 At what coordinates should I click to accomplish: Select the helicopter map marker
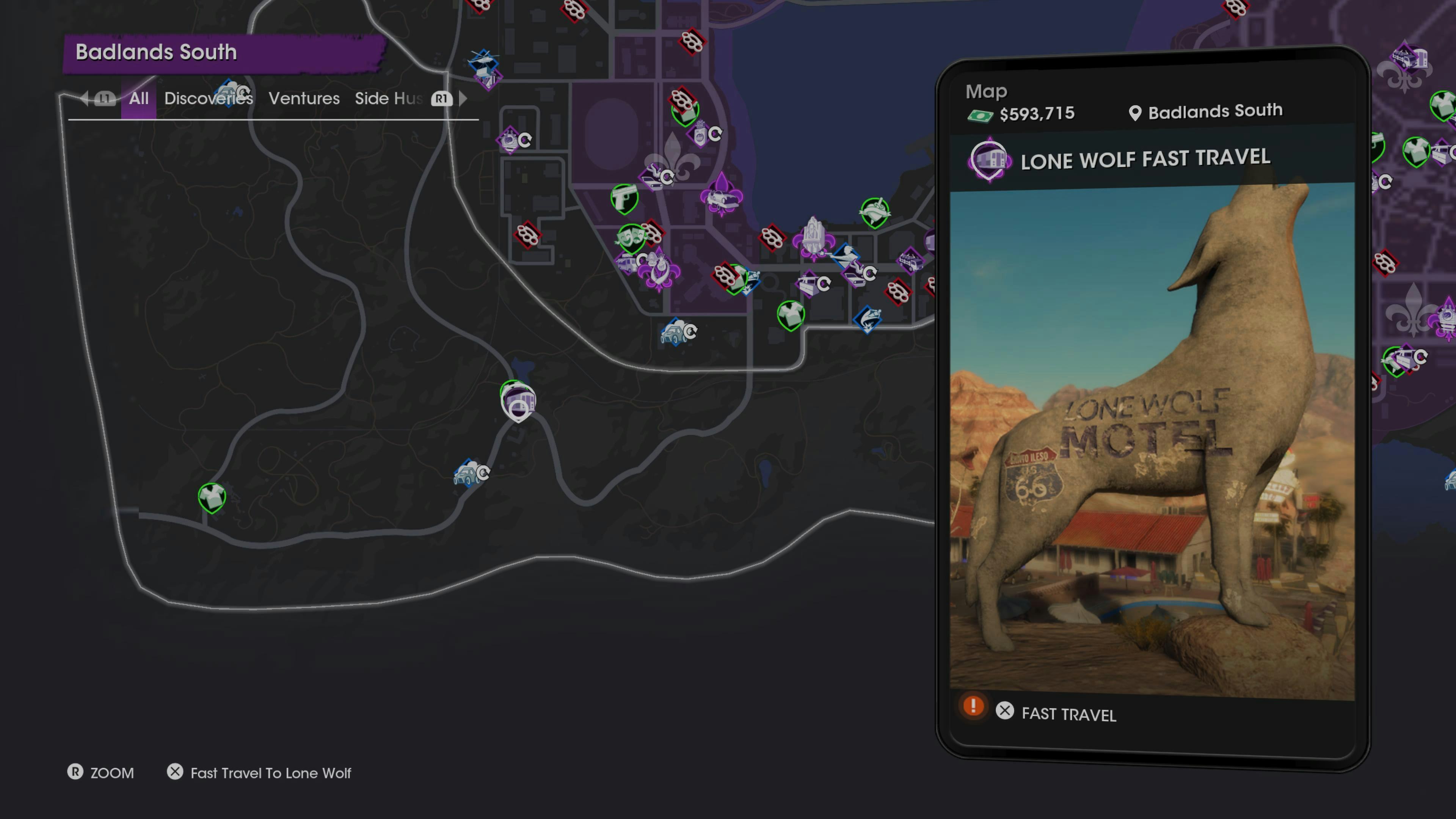[x=484, y=59]
